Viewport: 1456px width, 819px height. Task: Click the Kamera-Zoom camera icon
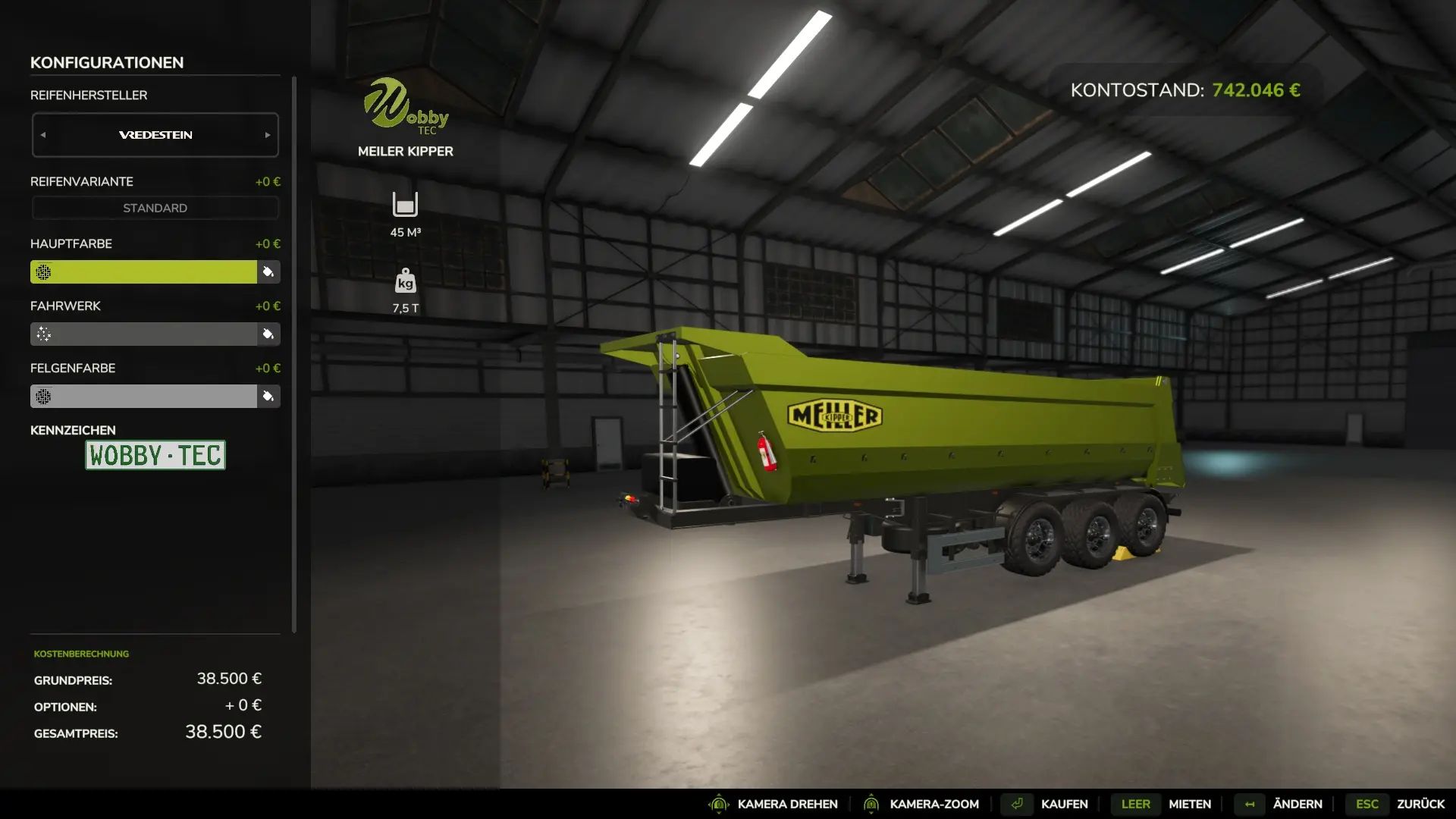click(871, 804)
